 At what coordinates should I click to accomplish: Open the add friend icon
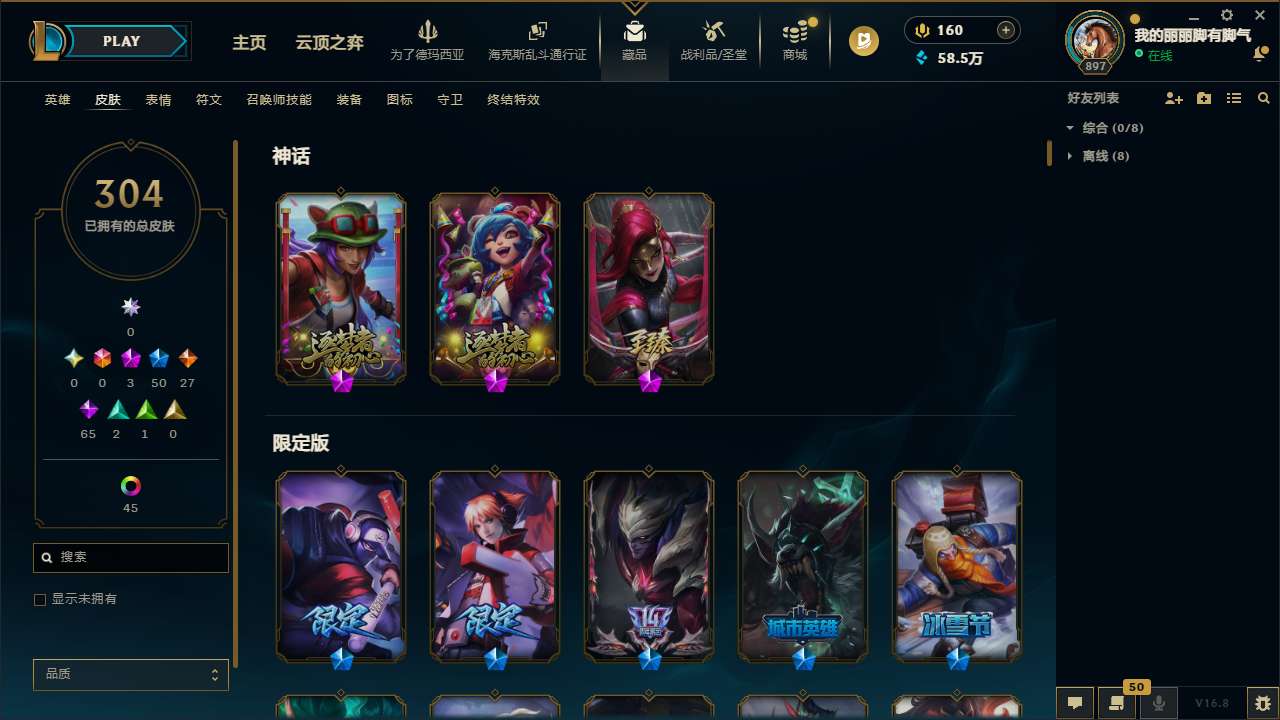pos(1173,98)
